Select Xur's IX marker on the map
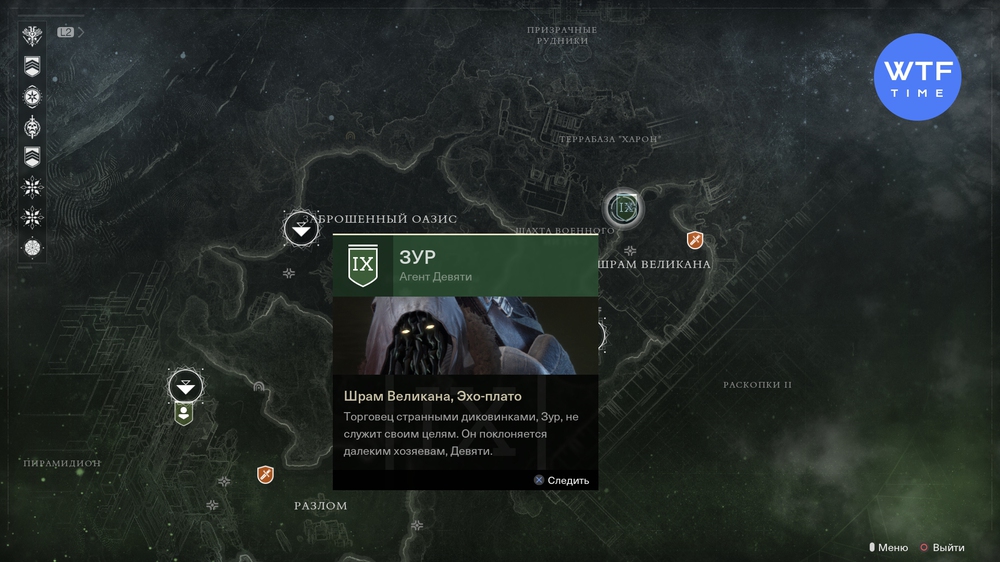1000x562 pixels. click(x=624, y=208)
